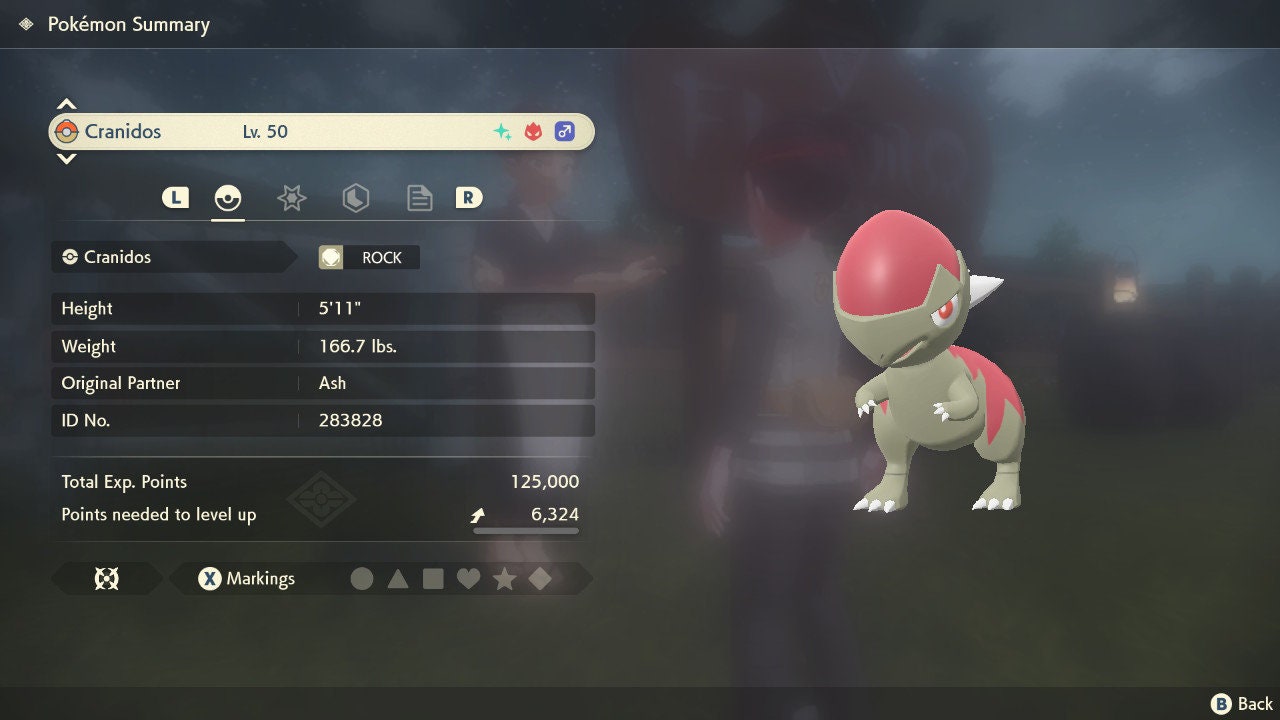
Task: Toggle the heart marking
Action: tap(469, 578)
